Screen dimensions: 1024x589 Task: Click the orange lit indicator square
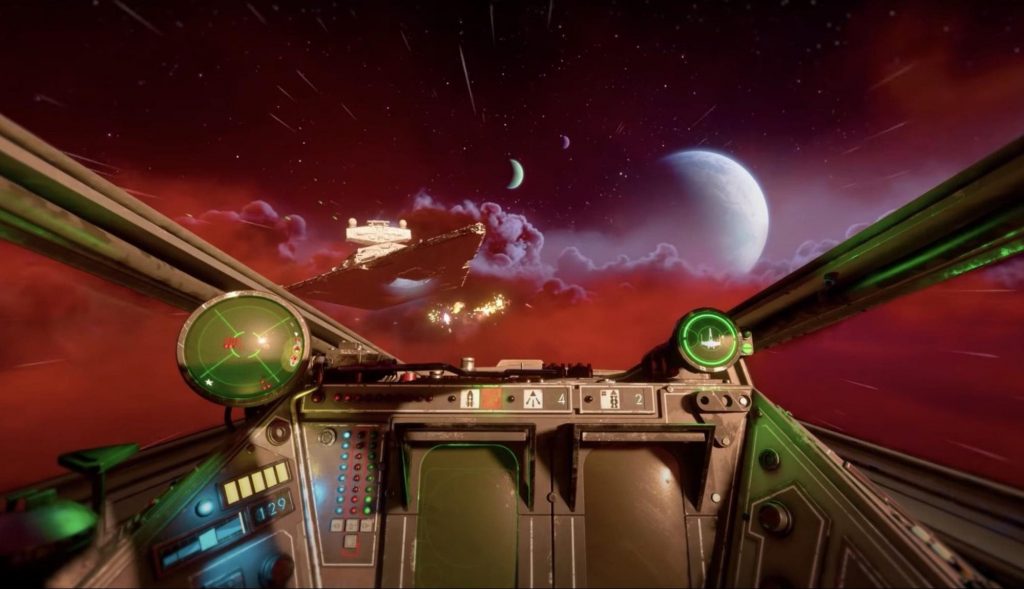[492, 399]
